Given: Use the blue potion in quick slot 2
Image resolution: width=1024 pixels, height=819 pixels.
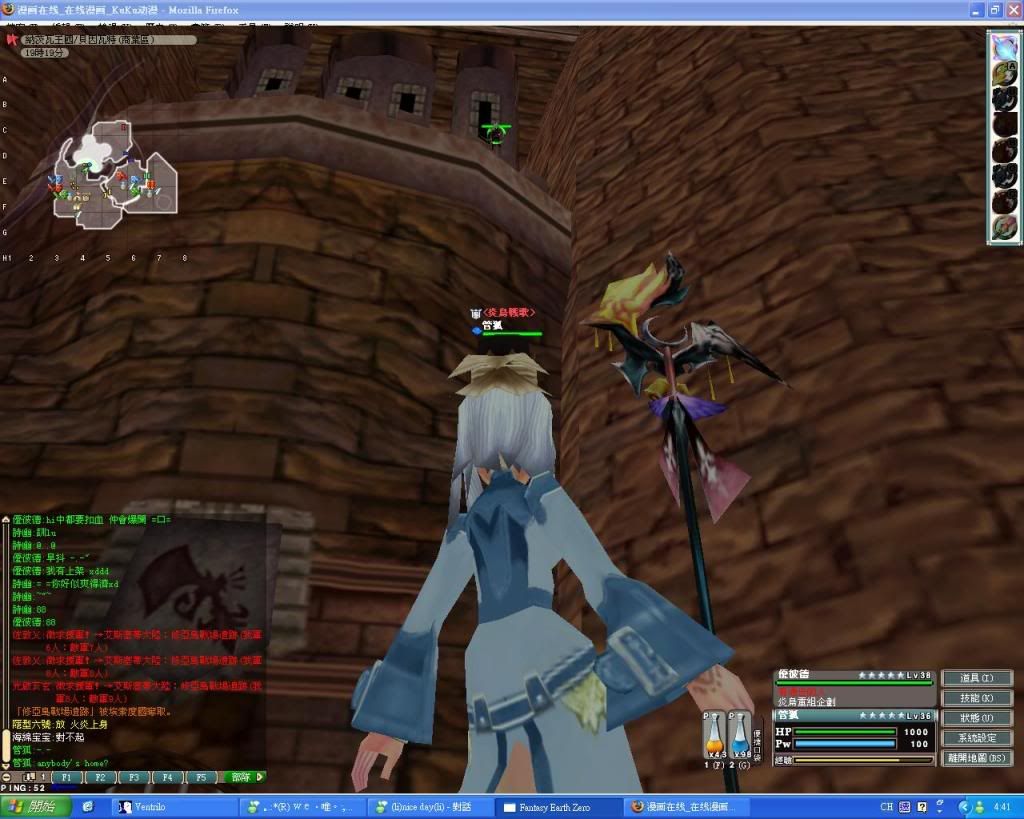Looking at the screenshot, I should click(740, 738).
